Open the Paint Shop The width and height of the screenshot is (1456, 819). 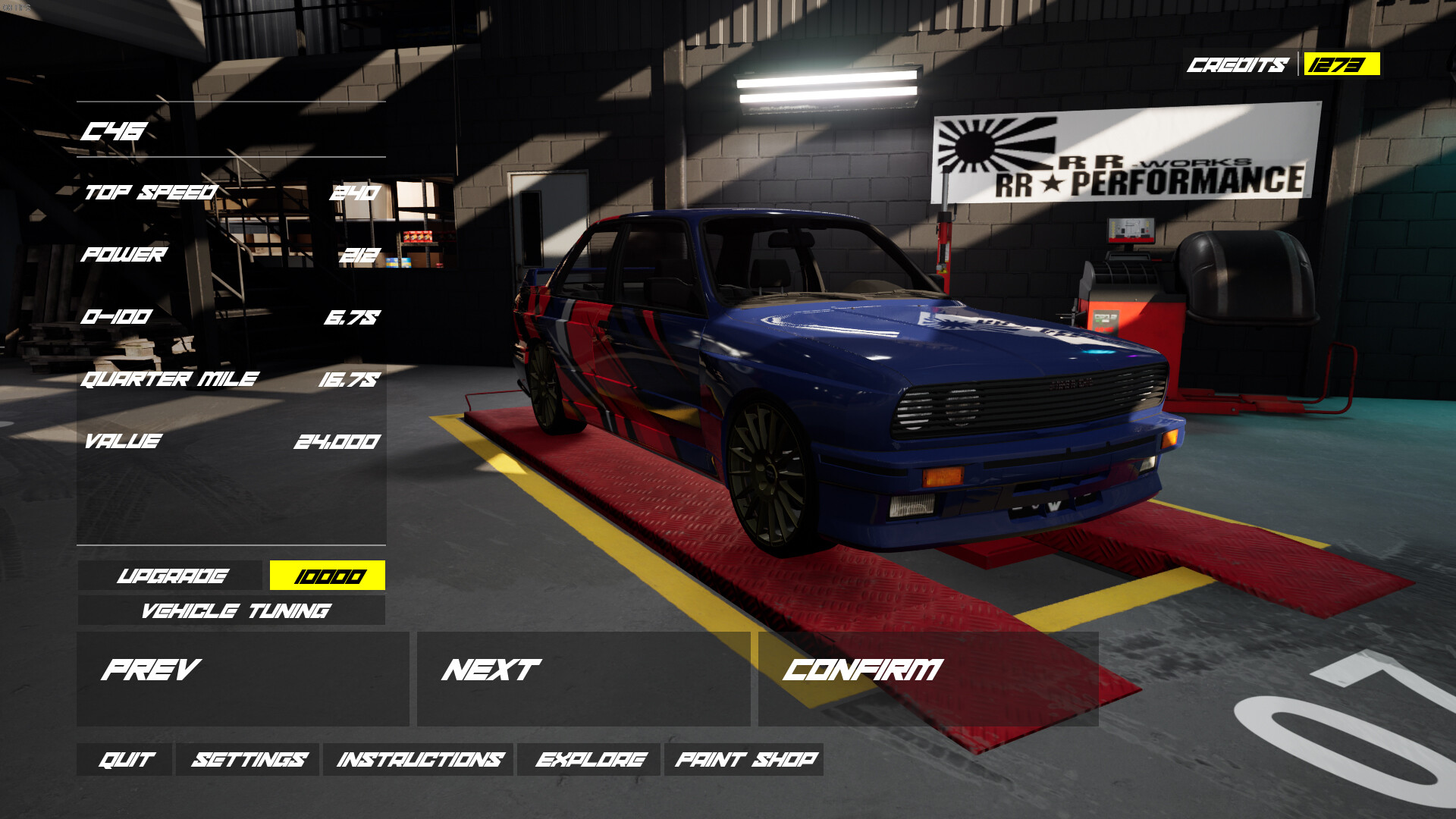[745, 758]
